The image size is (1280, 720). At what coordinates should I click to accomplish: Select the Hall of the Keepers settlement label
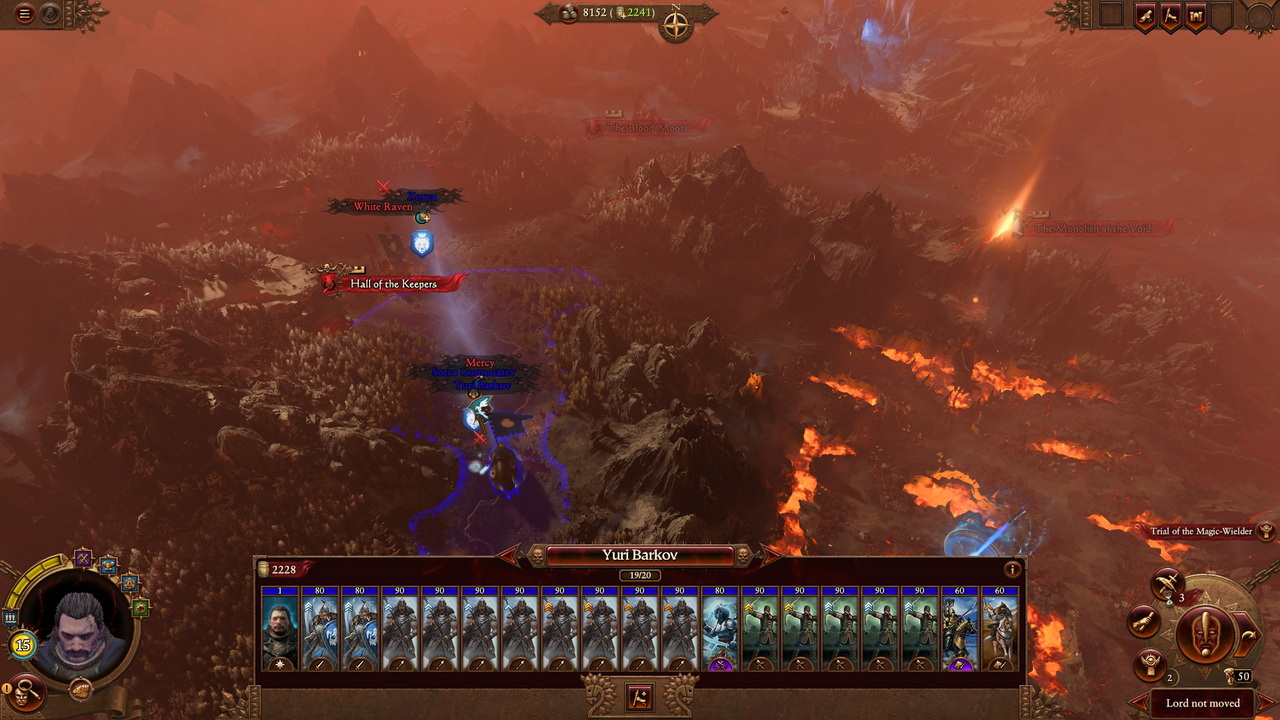[393, 284]
